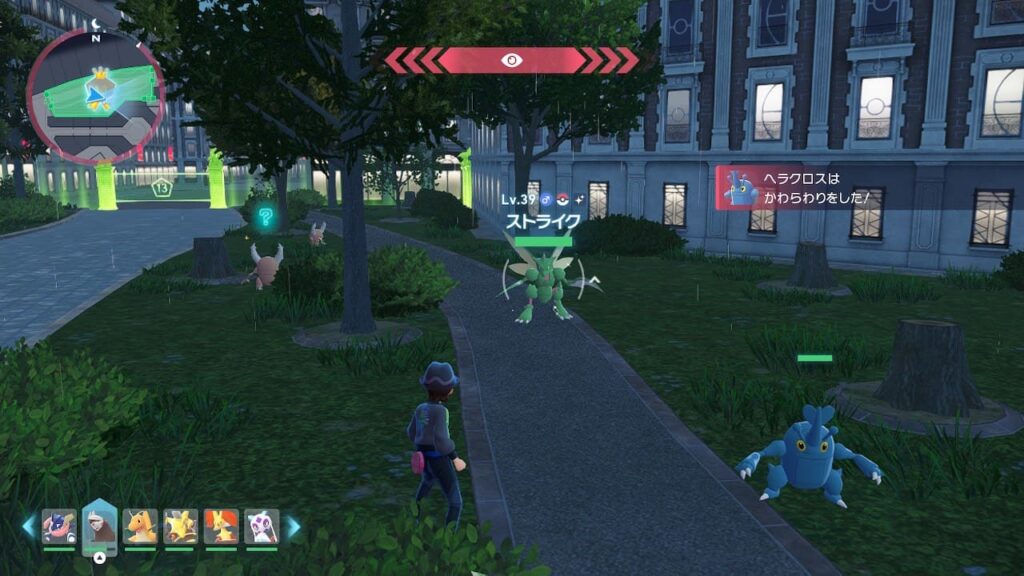
Task: Switch to Dragonite in the party bar
Action: (x=140, y=526)
